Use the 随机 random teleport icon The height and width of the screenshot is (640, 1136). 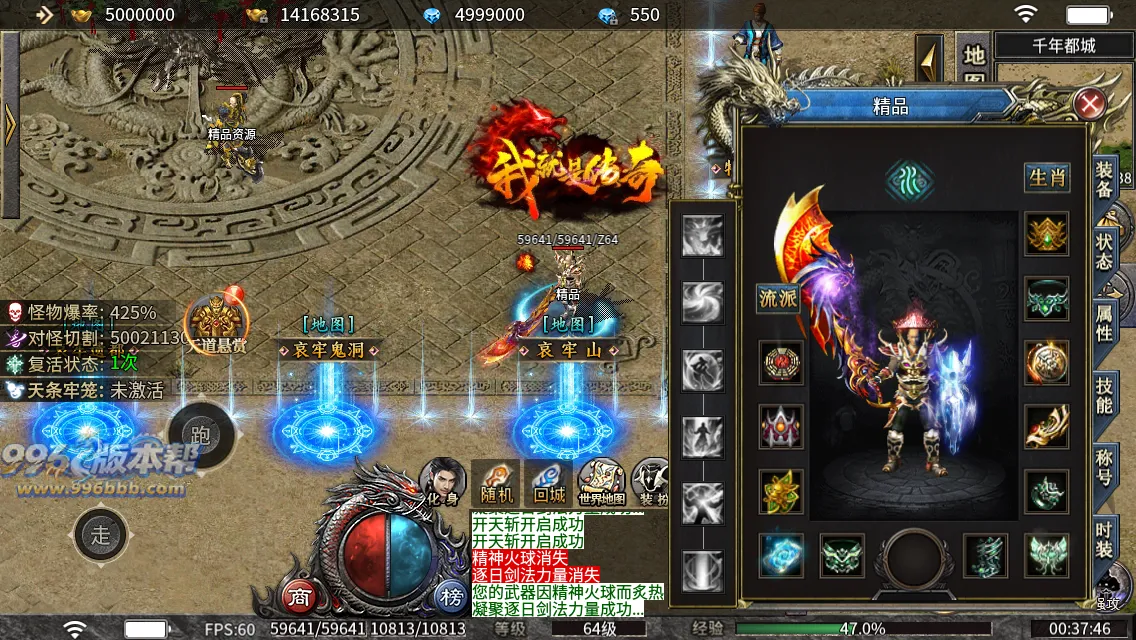point(496,482)
